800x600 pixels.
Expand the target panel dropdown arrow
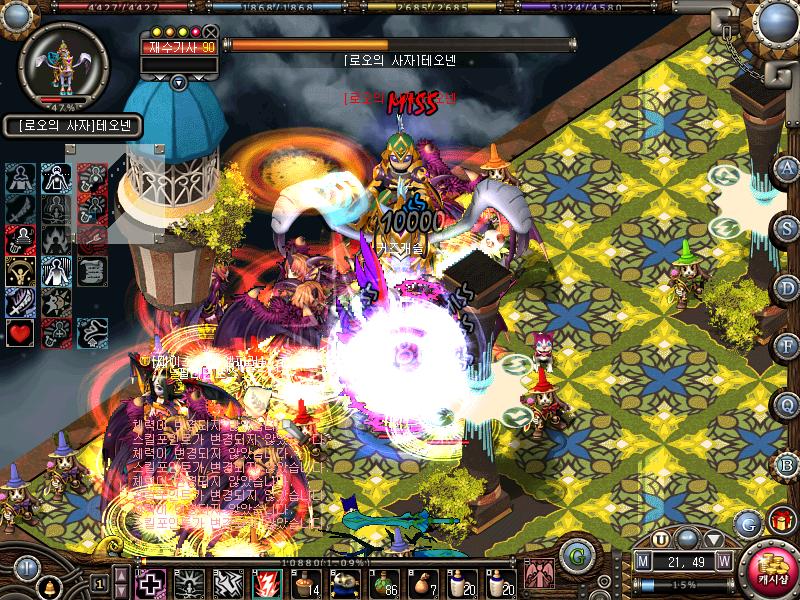(179, 82)
